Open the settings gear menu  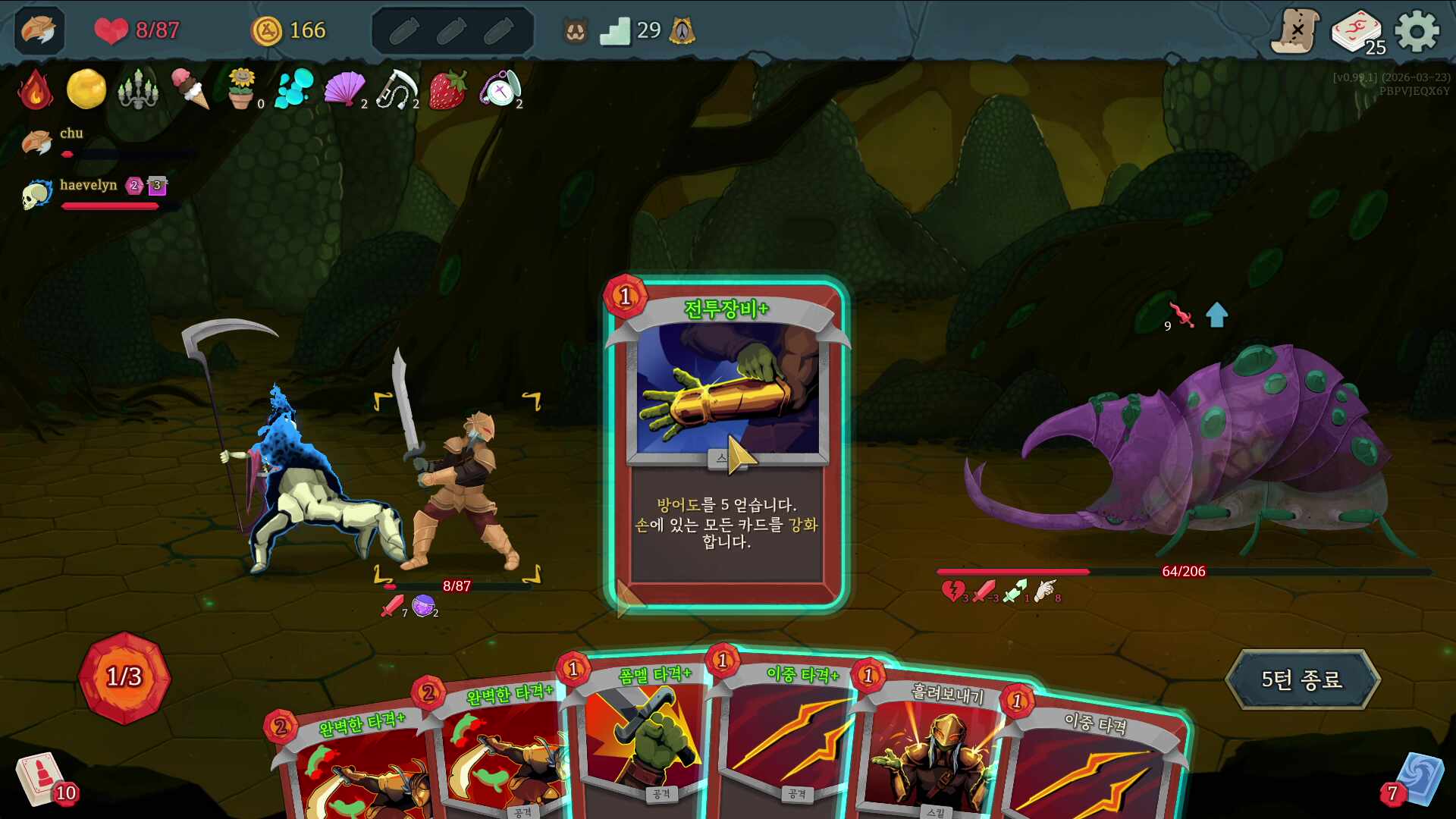coord(1417,32)
